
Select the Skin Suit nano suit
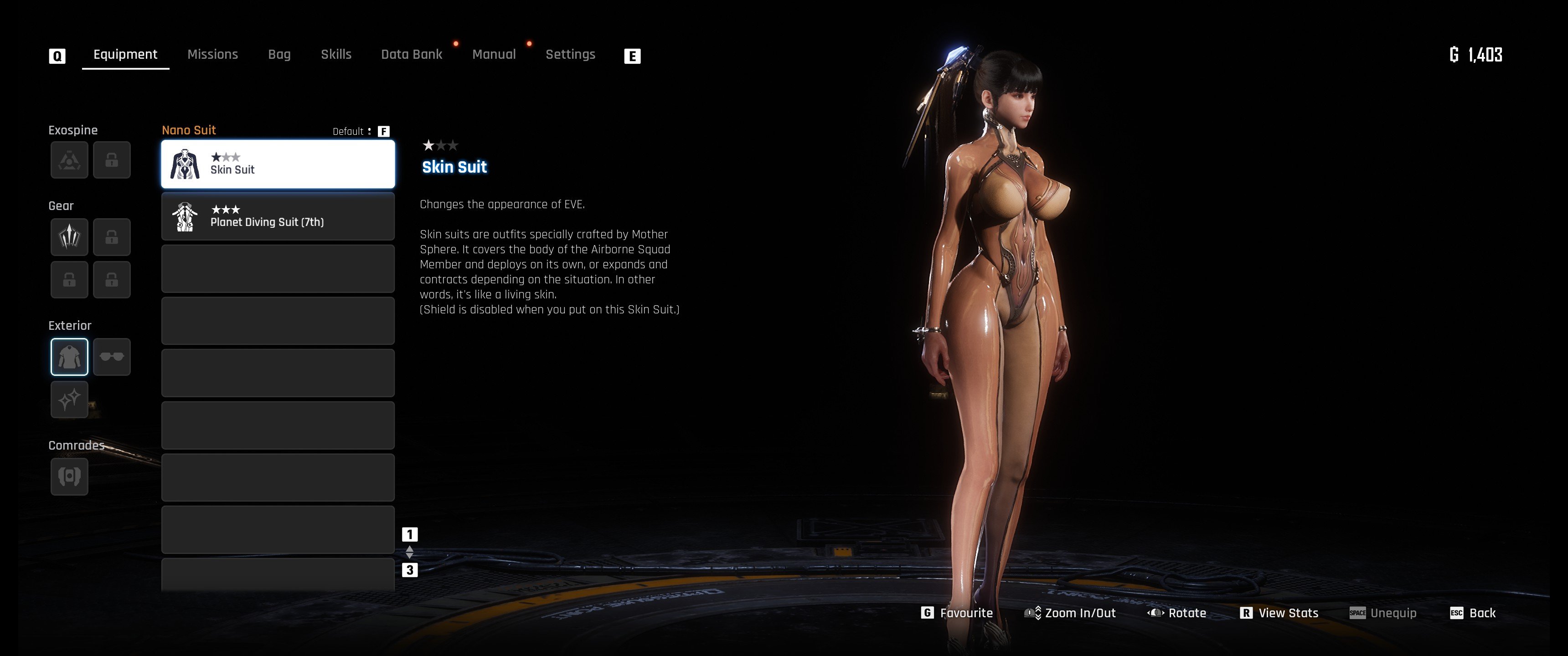(x=278, y=164)
